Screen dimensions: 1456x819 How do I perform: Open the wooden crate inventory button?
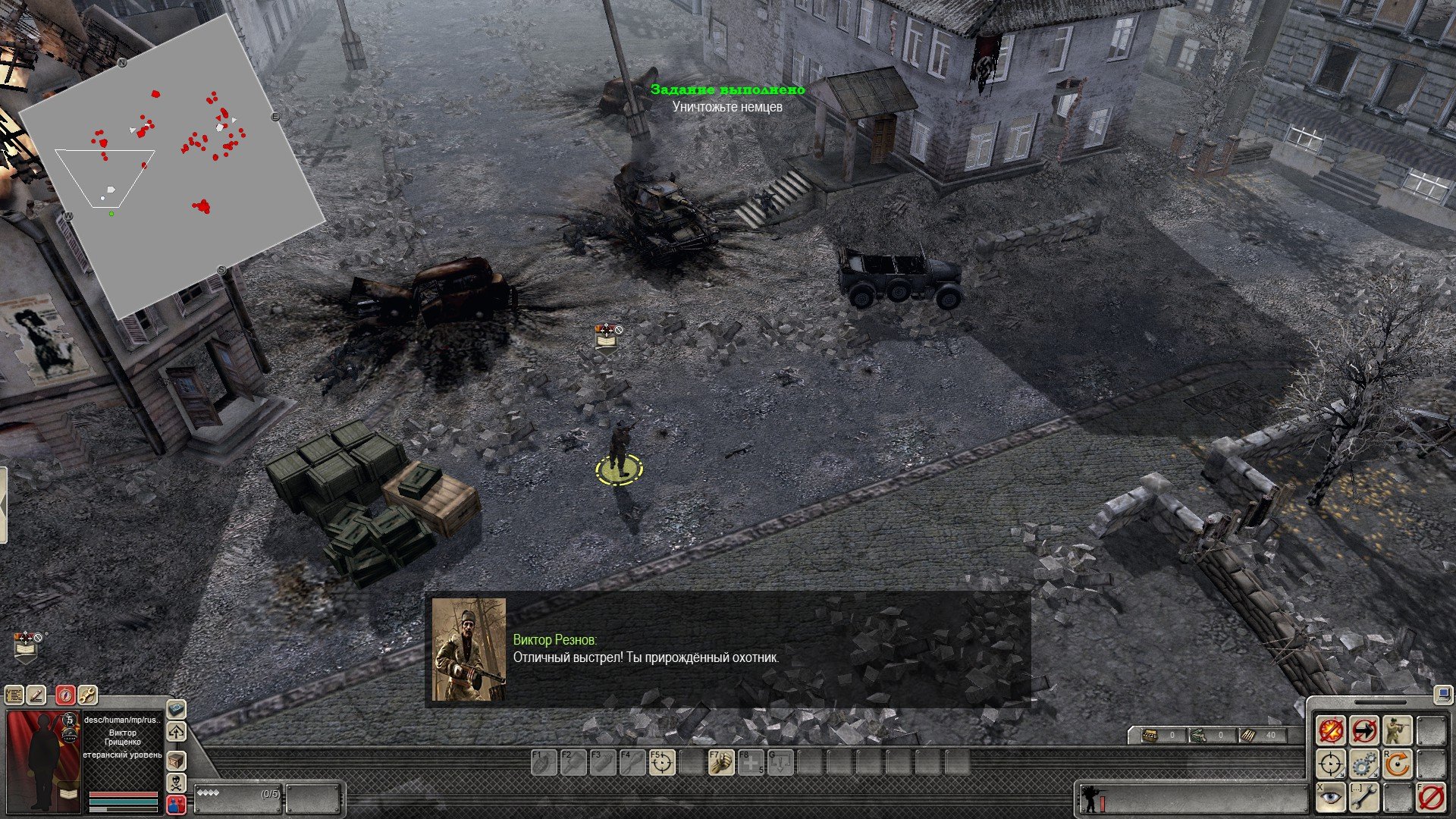click(176, 760)
